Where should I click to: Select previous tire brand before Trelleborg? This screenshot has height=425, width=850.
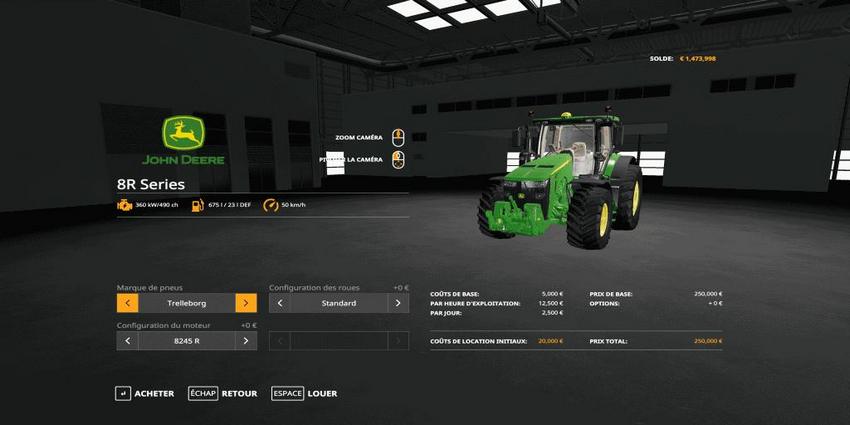(127, 303)
